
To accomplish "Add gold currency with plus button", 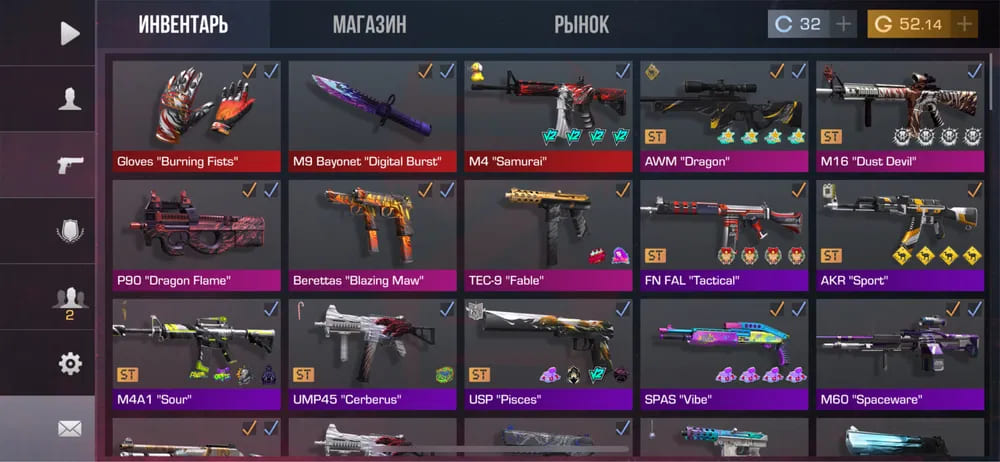I will [x=964, y=24].
